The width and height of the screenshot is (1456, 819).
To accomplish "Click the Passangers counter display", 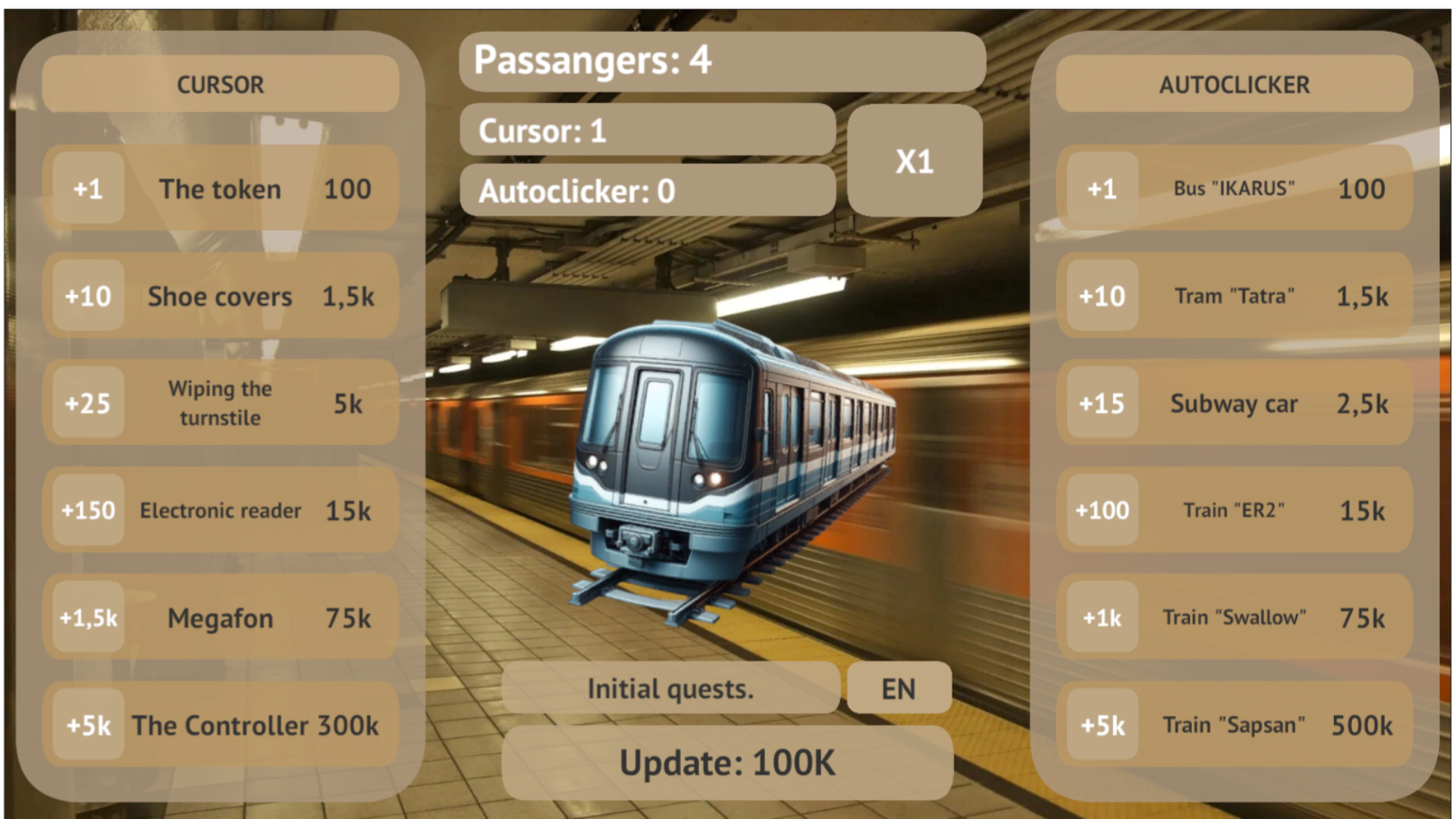I will (x=723, y=61).
